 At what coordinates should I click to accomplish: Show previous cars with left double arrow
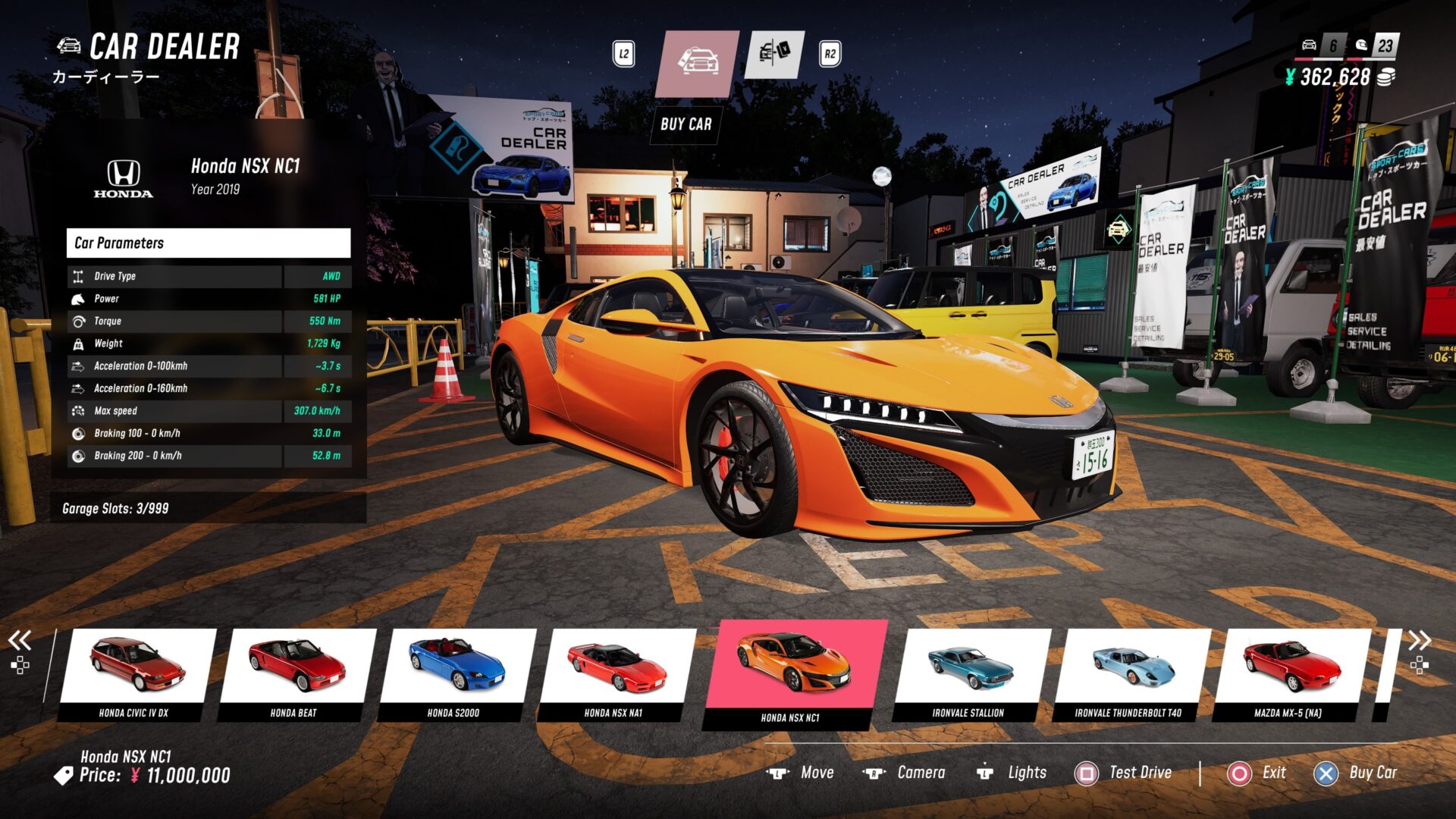[x=20, y=641]
